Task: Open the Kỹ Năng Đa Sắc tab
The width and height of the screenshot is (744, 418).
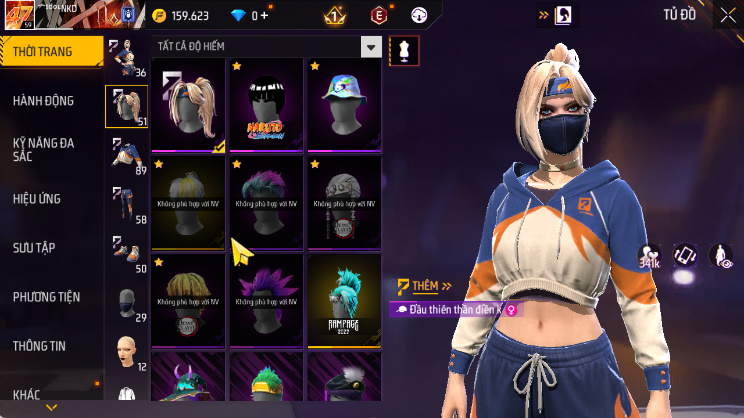Action: coord(43,149)
